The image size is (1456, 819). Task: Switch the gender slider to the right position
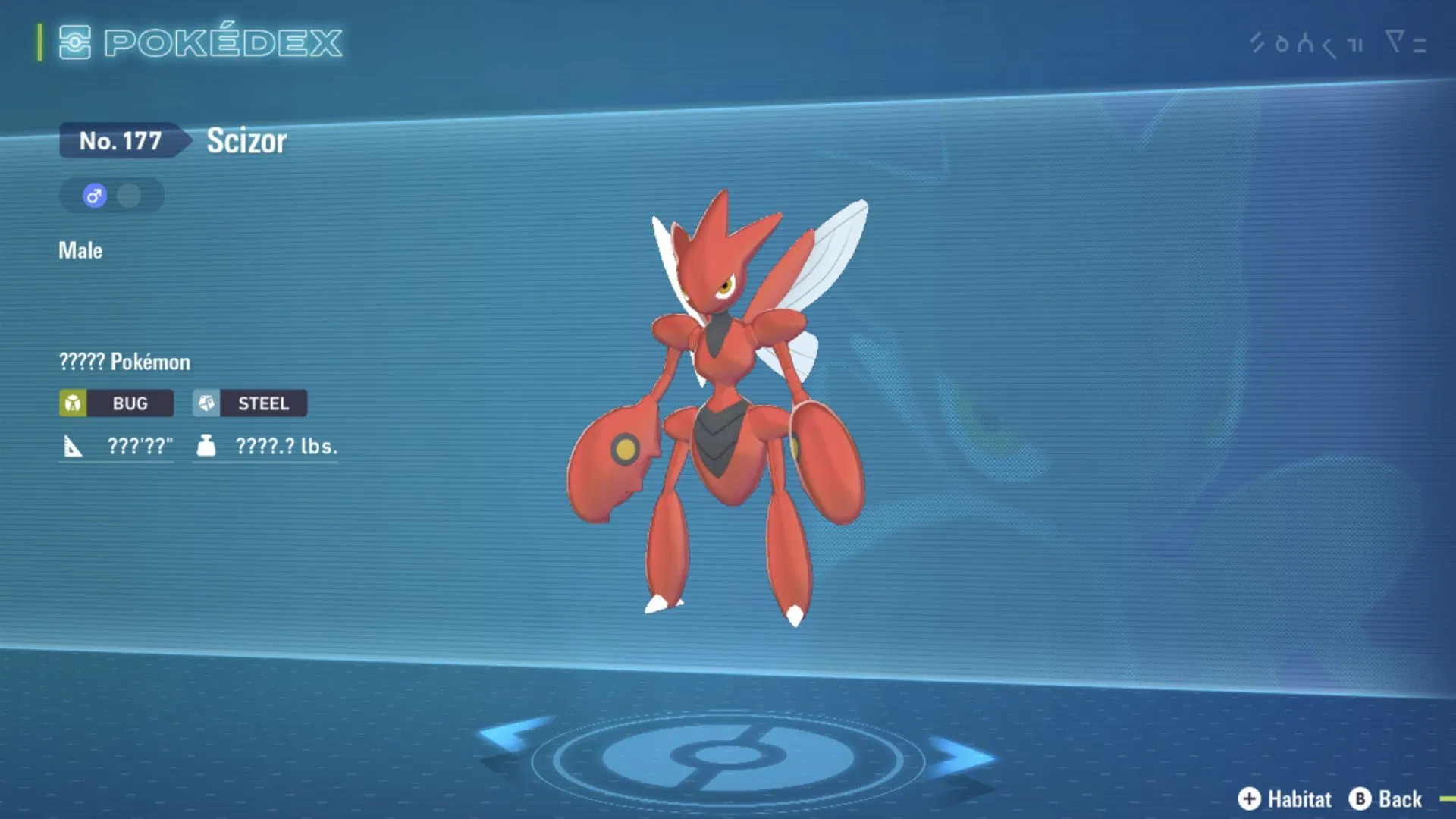point(129,195)
